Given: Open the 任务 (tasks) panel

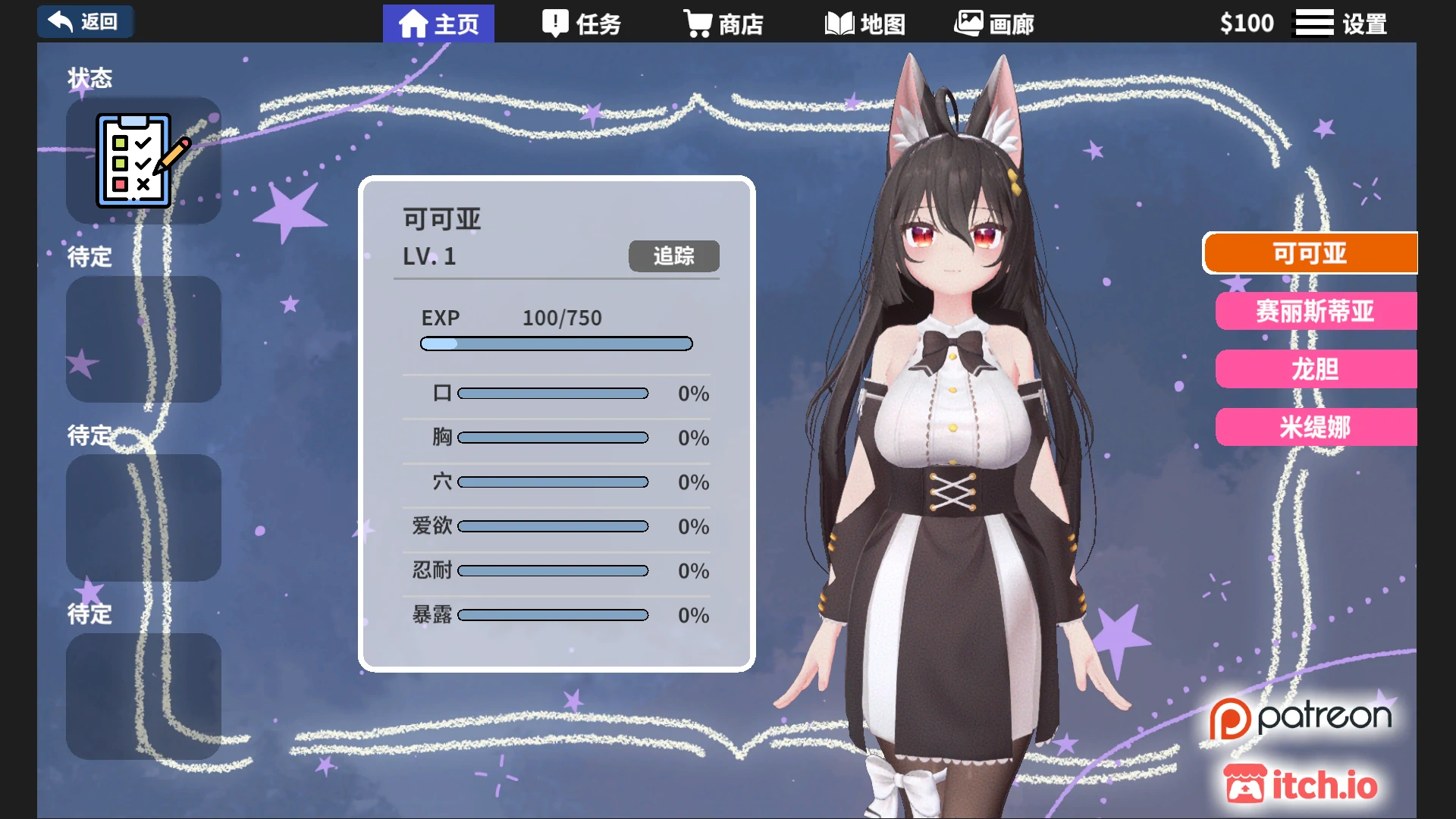Looking at the screenshot, I should point(581,23).
